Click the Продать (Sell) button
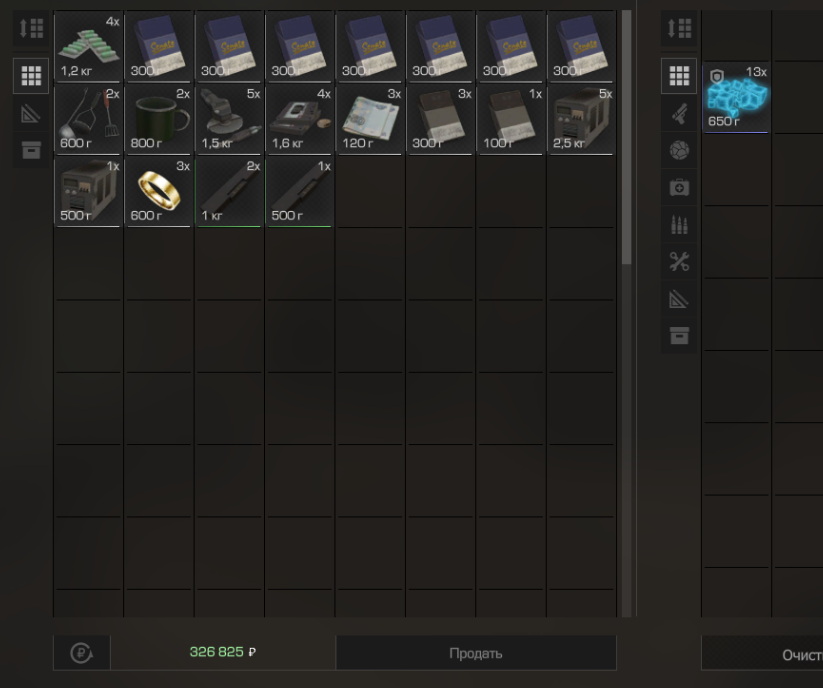 pos(475,653)
